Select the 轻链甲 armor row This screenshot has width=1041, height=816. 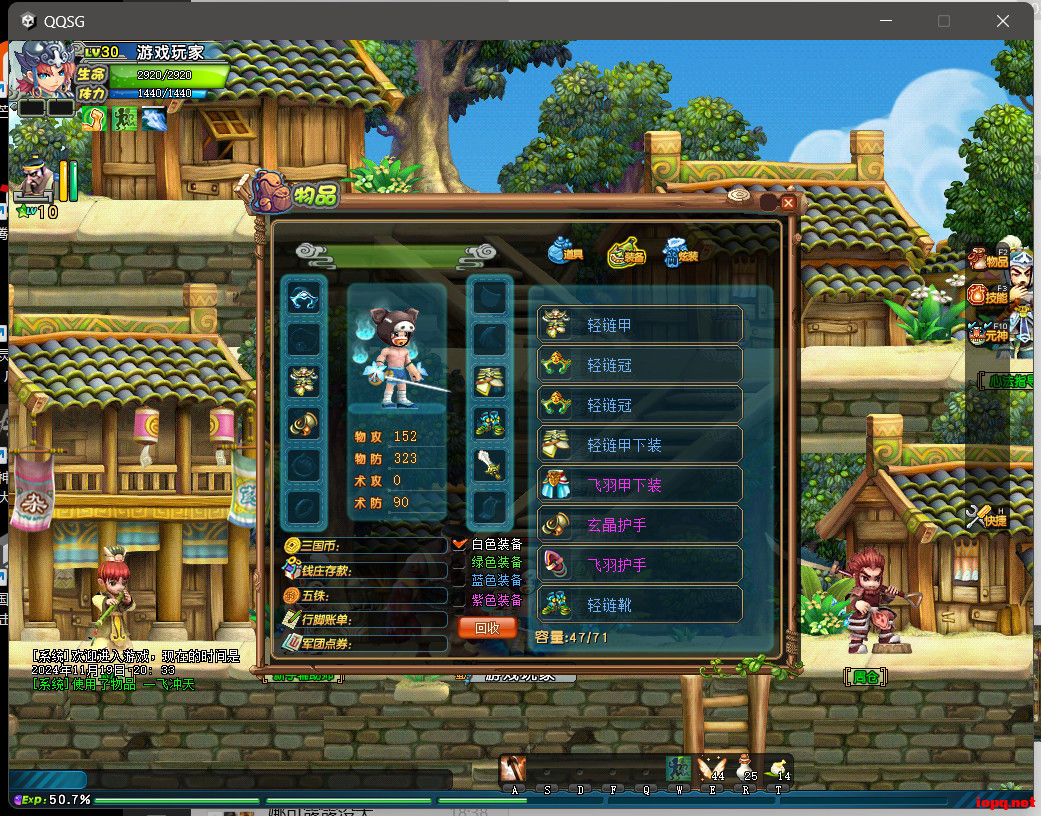click(640, 325)
